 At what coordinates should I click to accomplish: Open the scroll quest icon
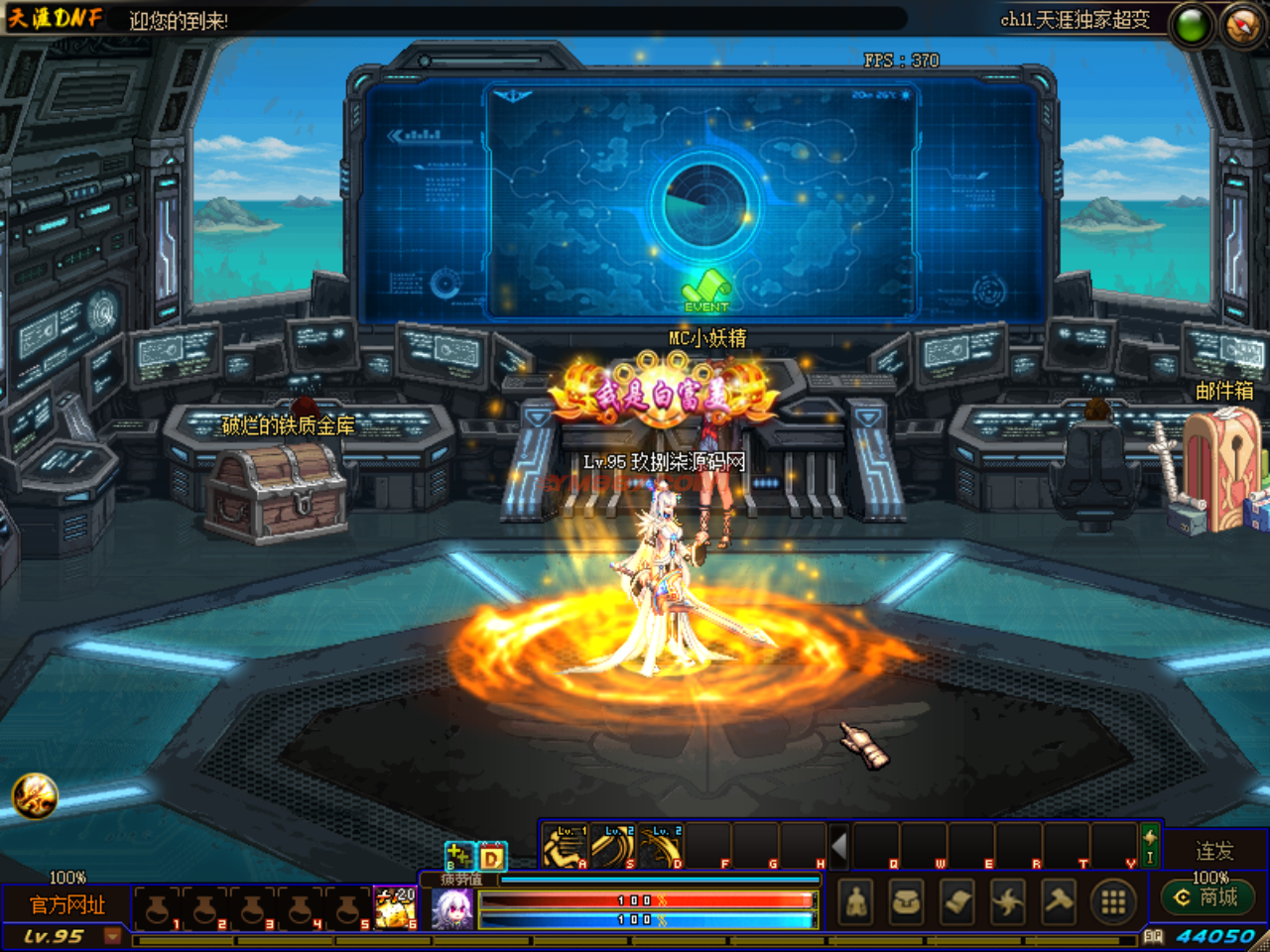(957, 901)
